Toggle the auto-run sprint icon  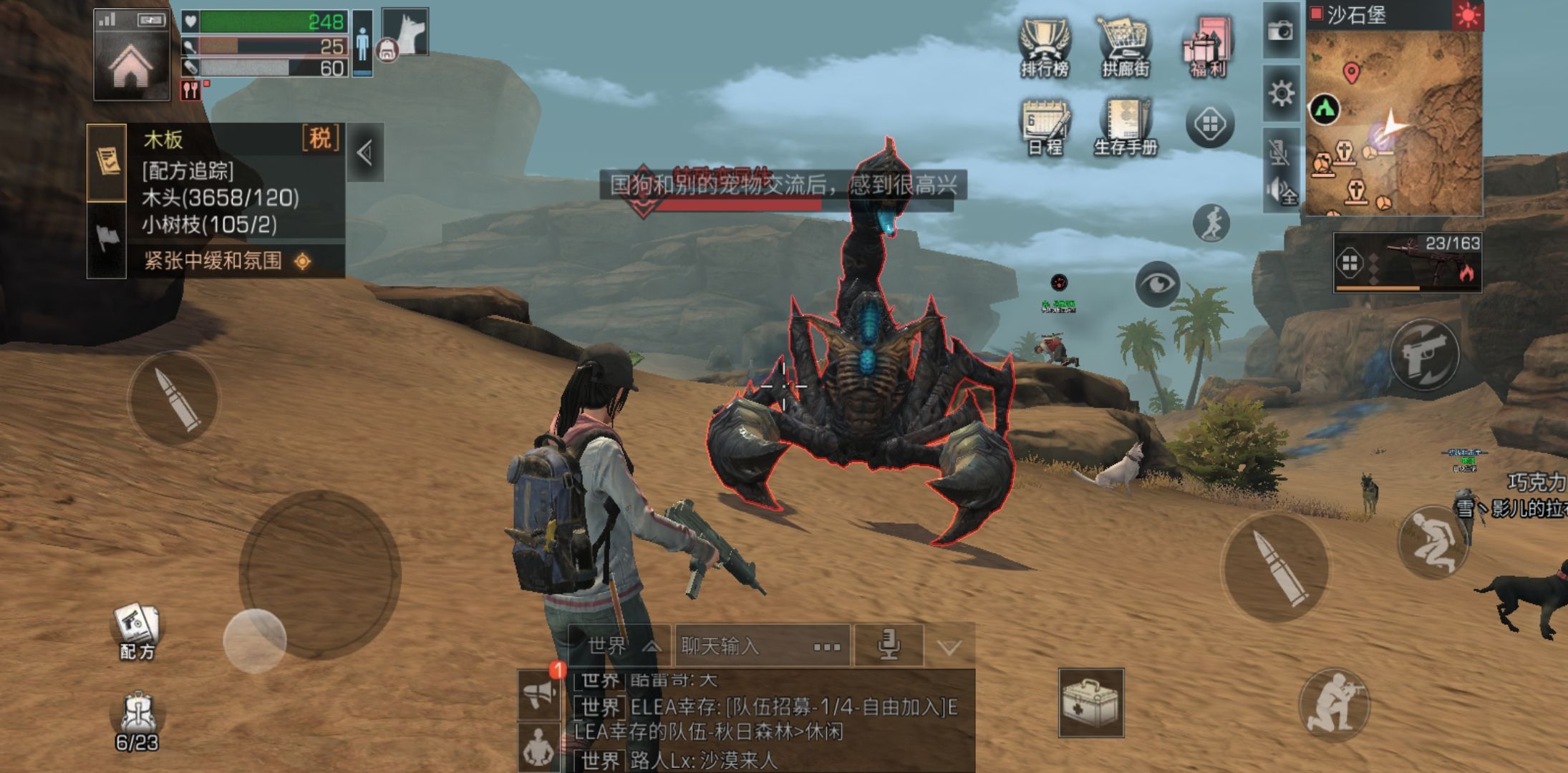(x=1211, y=223)
